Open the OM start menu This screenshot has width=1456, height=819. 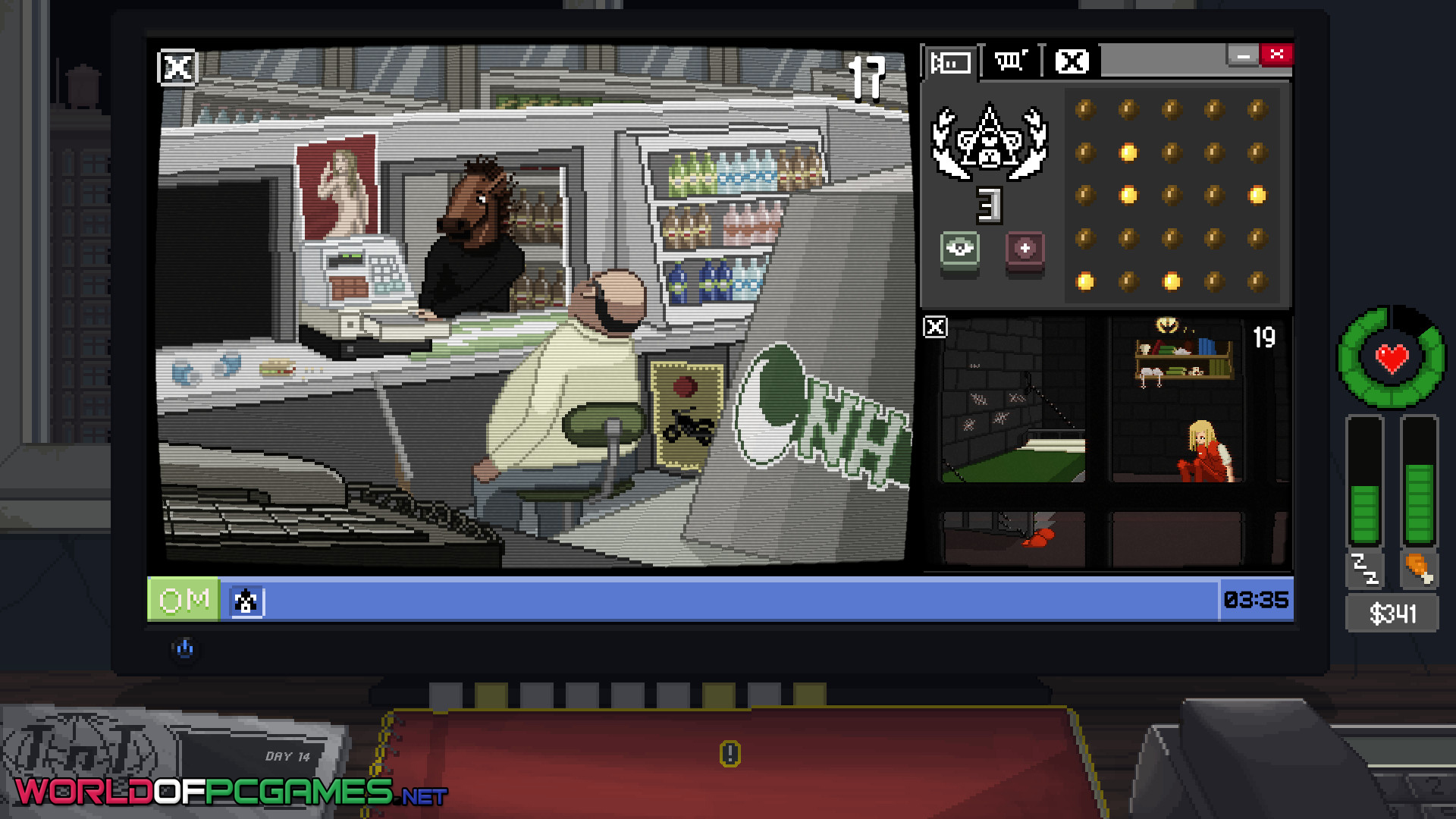(x=184, y=600)
